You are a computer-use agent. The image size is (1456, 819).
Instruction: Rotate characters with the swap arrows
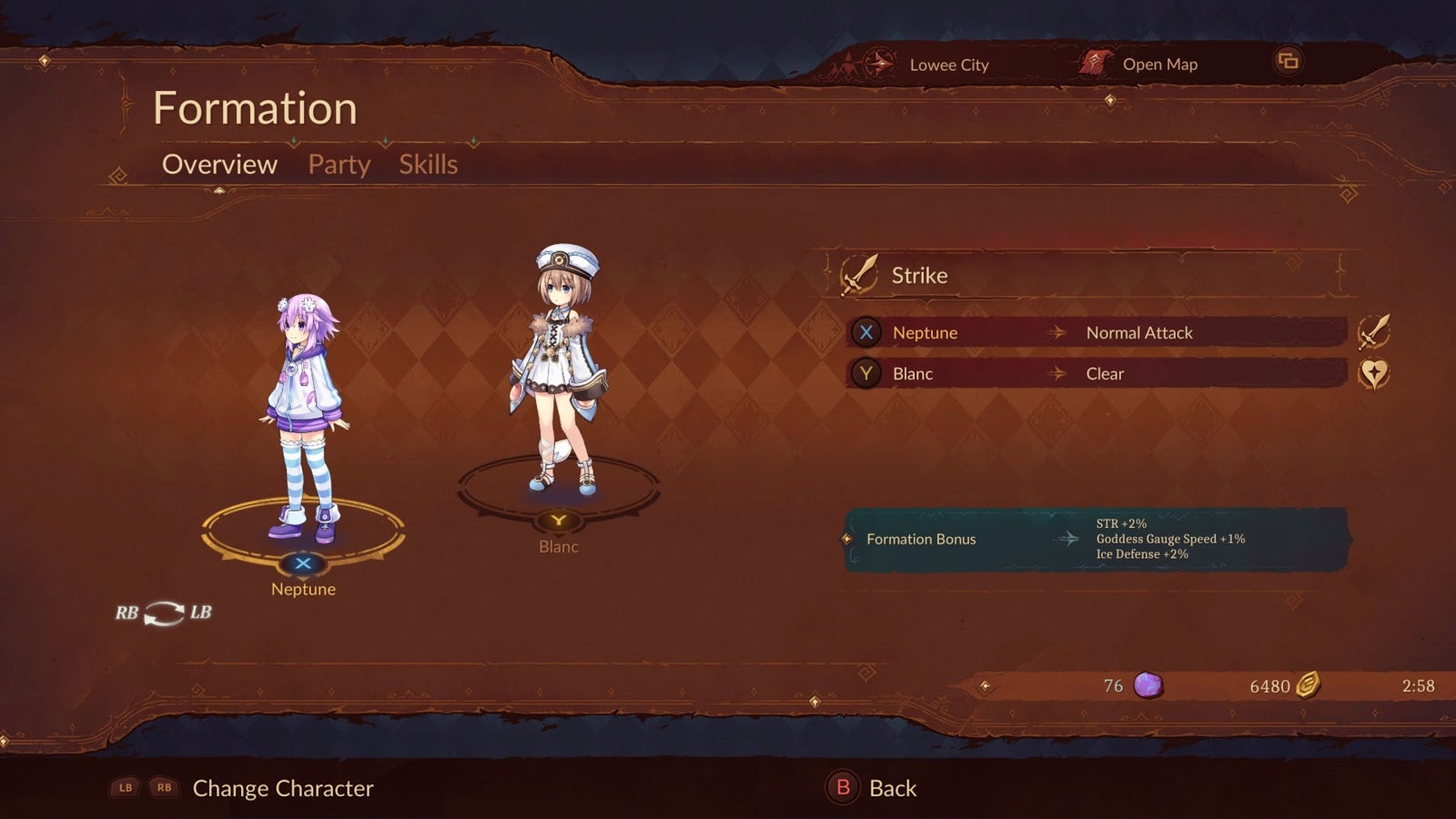point(164,613)
